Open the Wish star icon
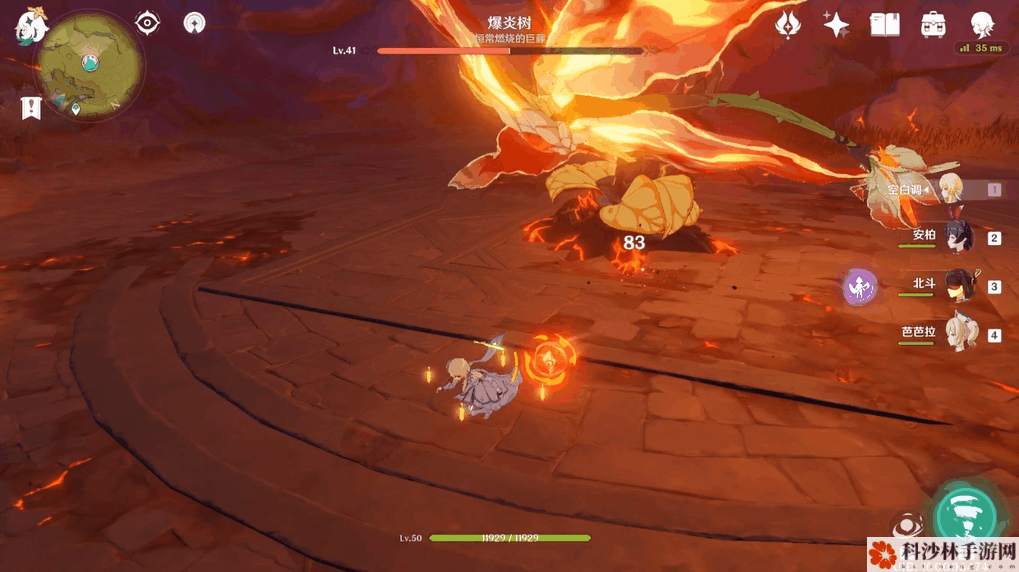Viewport: 1019px width, 572px height. (836, 24)
